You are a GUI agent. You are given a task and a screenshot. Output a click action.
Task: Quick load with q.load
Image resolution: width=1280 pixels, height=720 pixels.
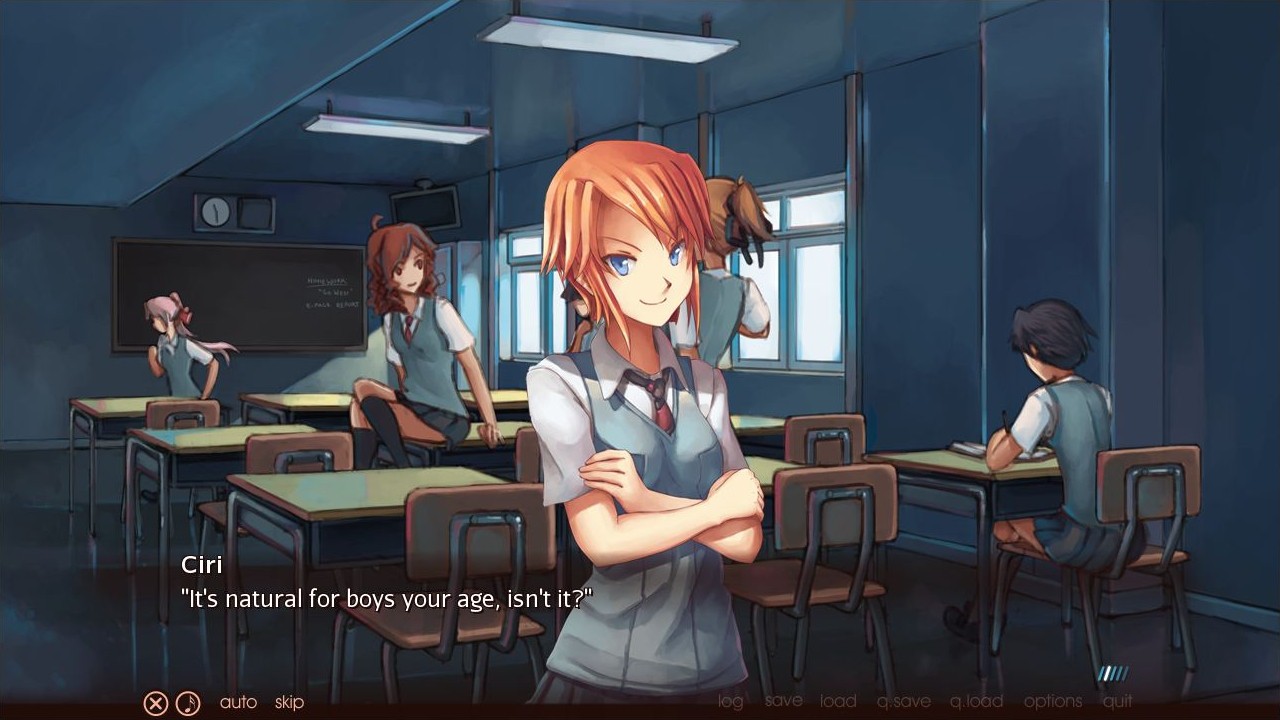click(x=976, y=701)
